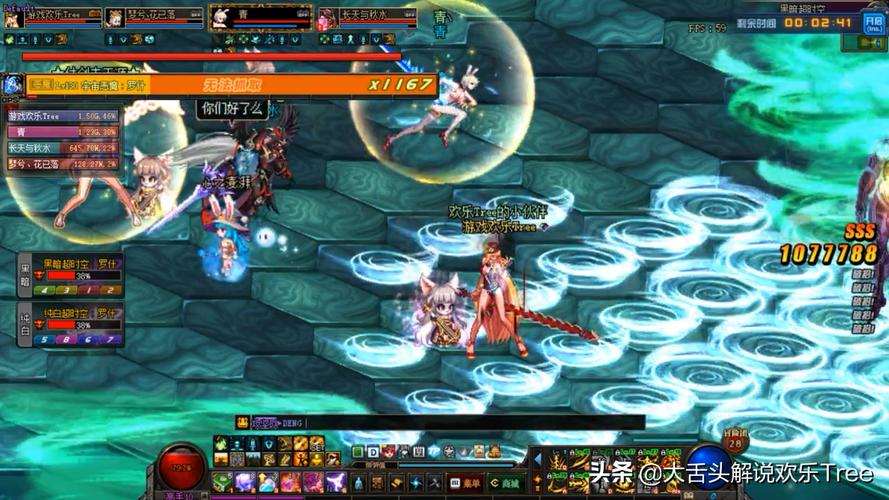Open the 菜单 menu button

click(467, 482)
